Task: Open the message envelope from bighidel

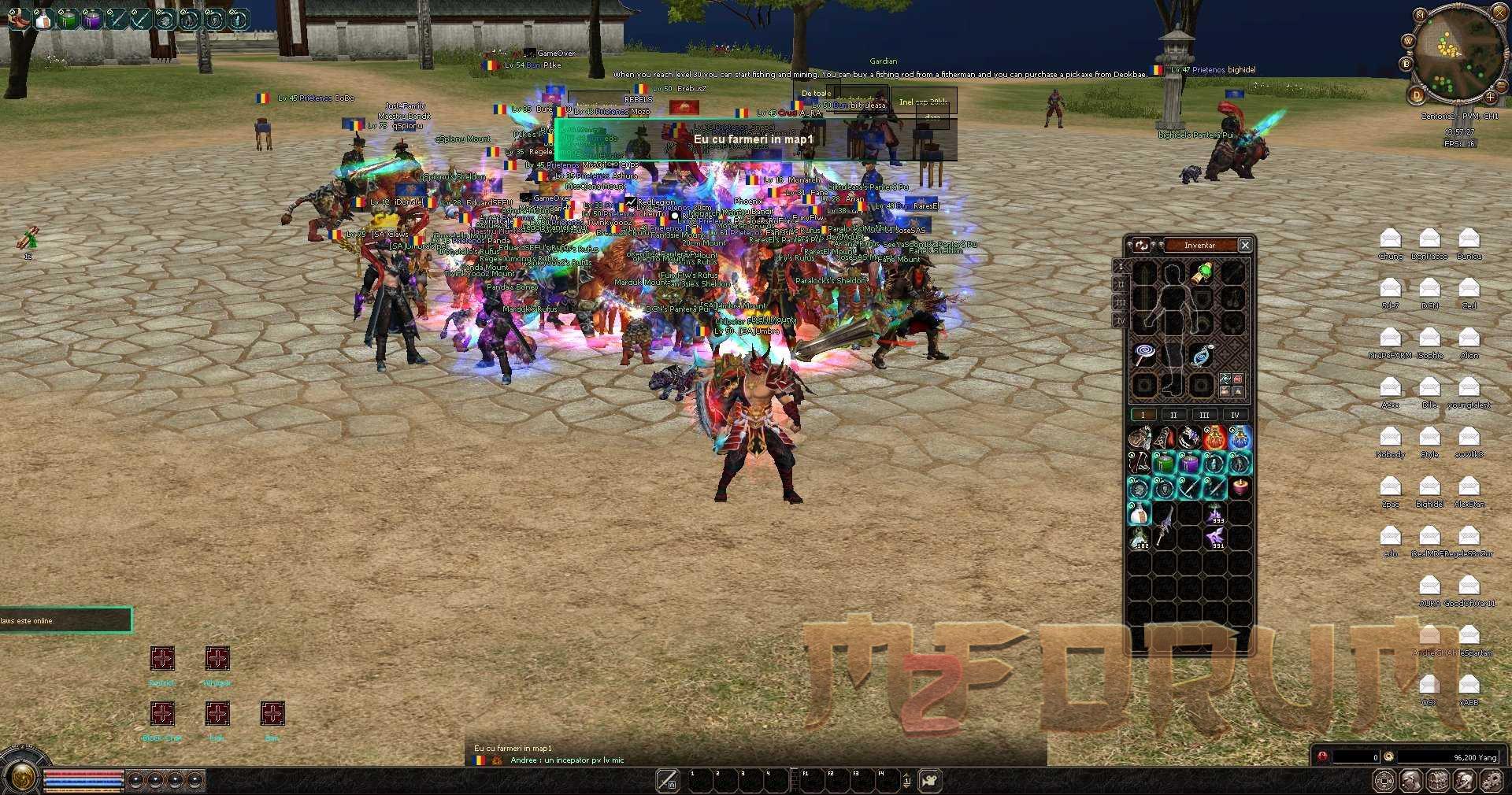Action: [1429, 486]
